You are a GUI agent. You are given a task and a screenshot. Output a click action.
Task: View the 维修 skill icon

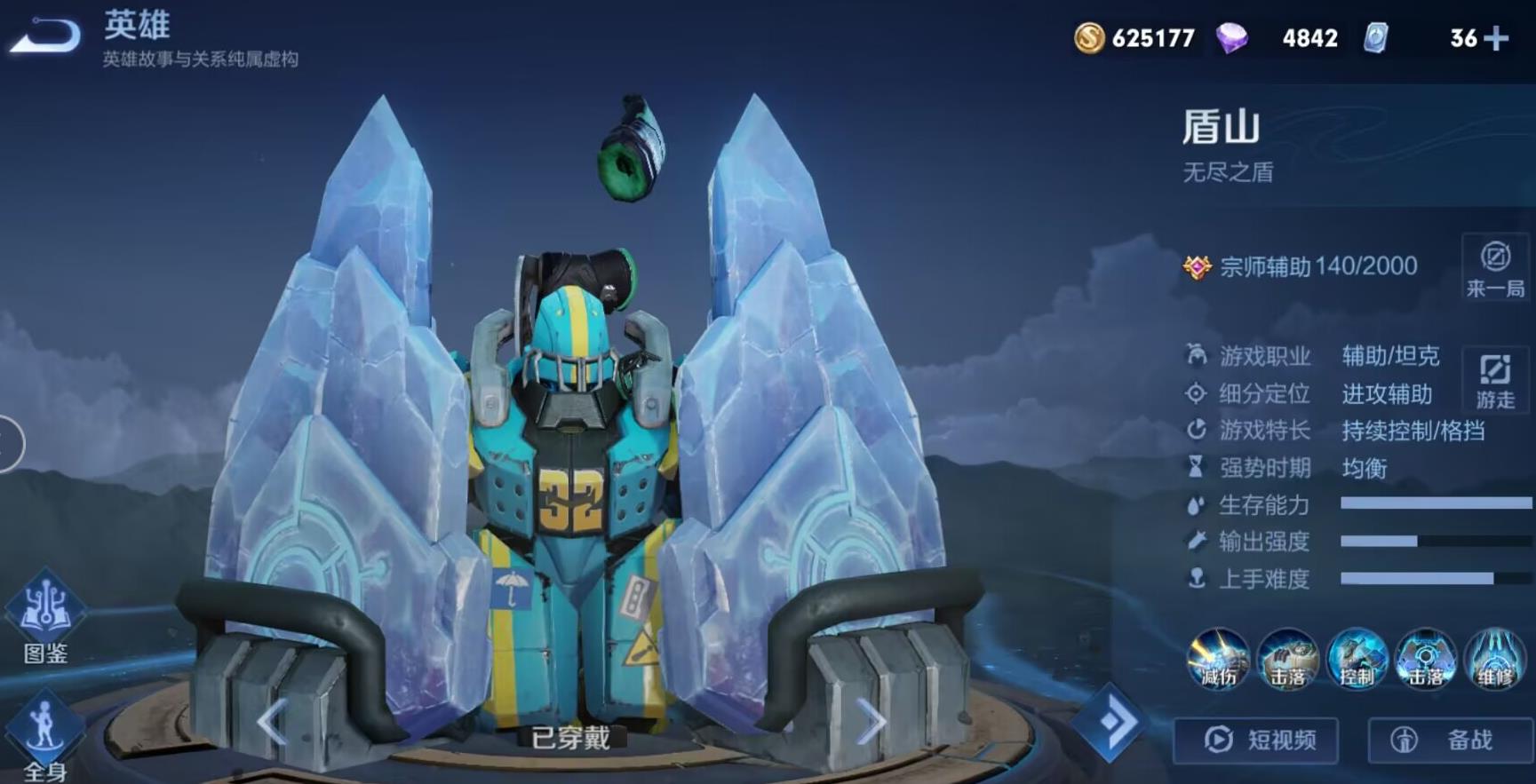click(1495, 658)
